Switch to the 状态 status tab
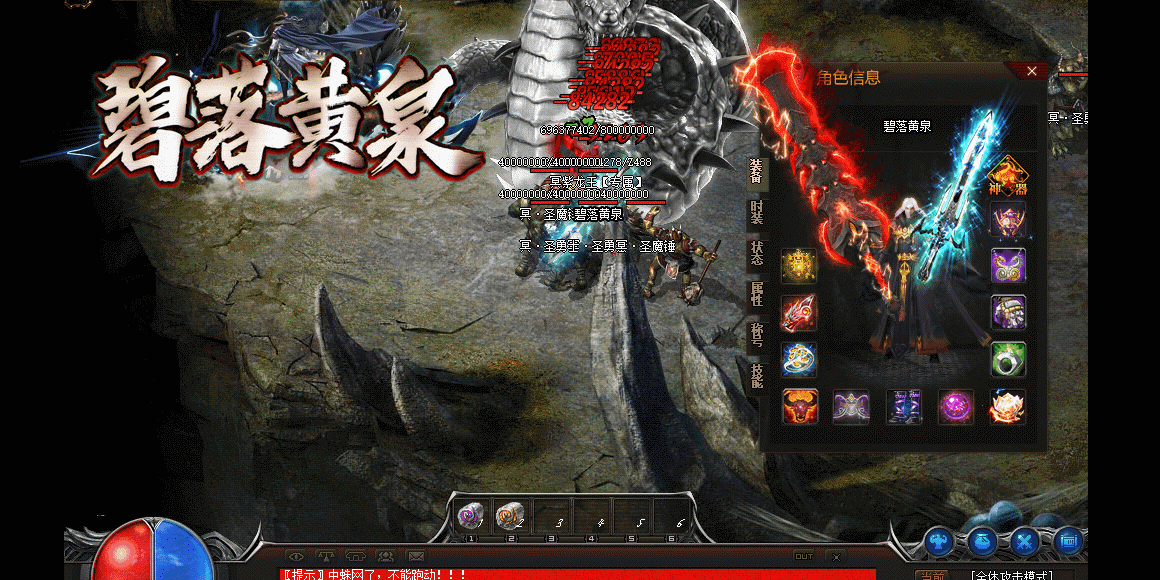The height and width of the screenshot is (580, 1160). pyautogui.click(x=757, y=252)
